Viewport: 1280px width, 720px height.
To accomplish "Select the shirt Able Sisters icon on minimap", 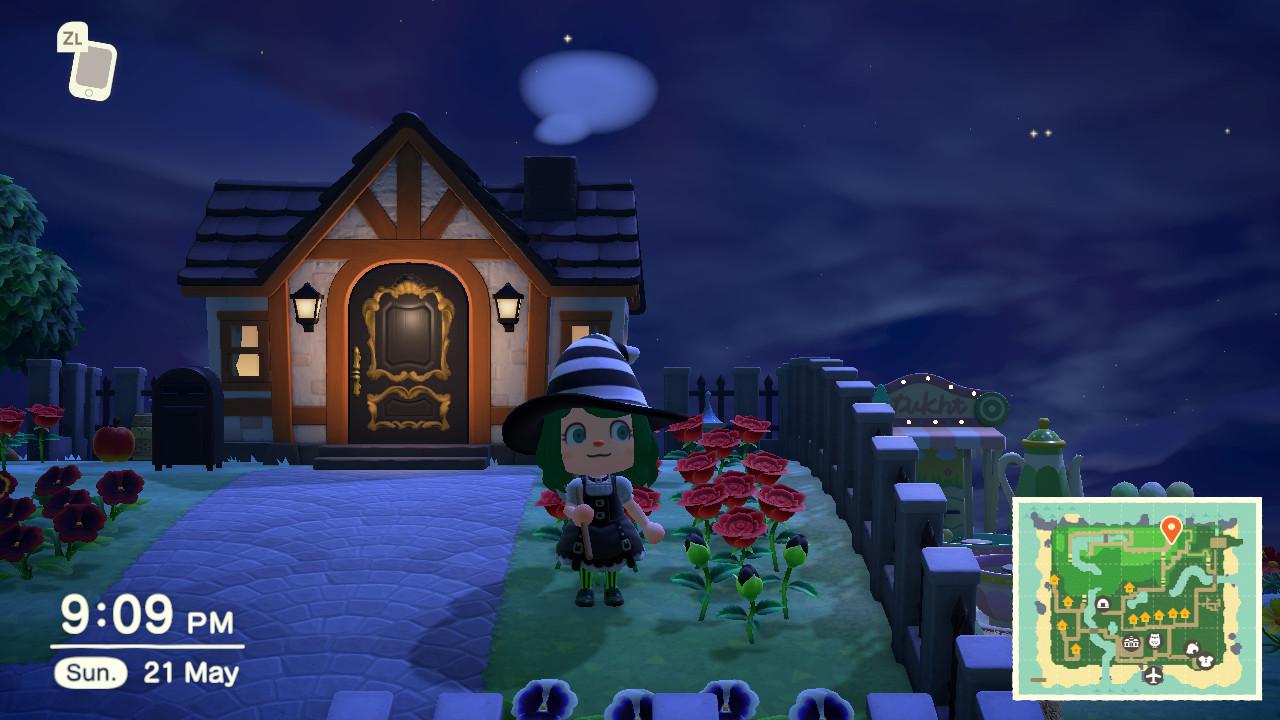I will tap(1207, 662).
